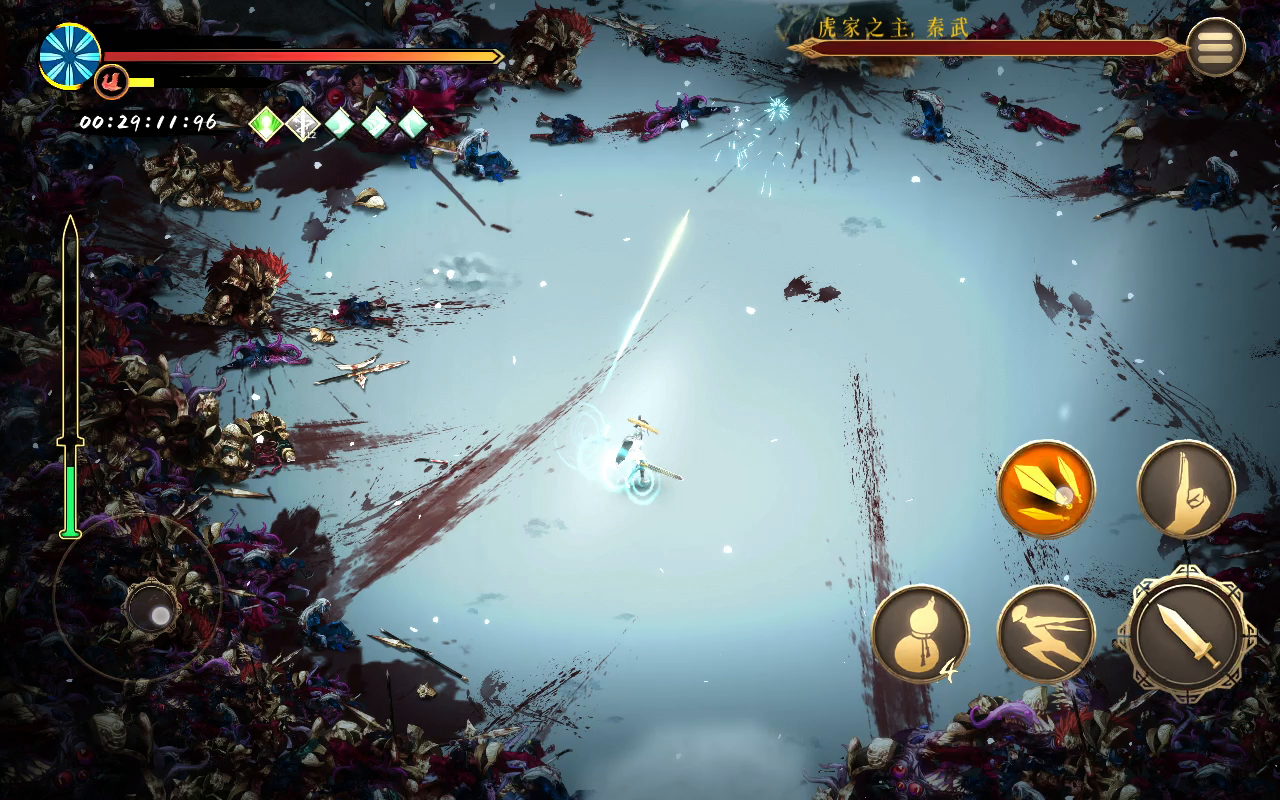Use the healing gourd item
1280x800 pixels.
pos(919,634)
